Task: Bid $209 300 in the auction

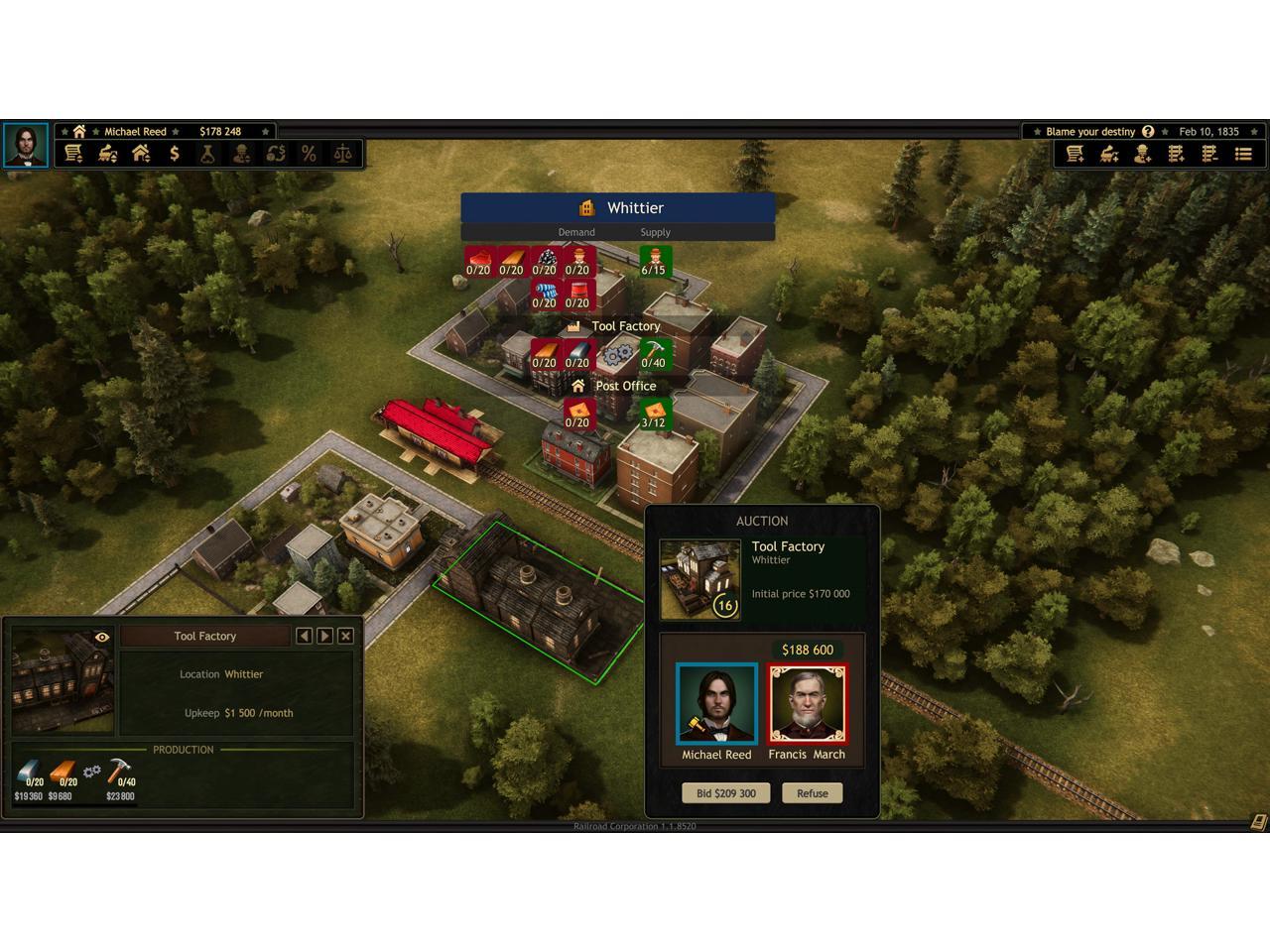Action: [x=726, y=793]
